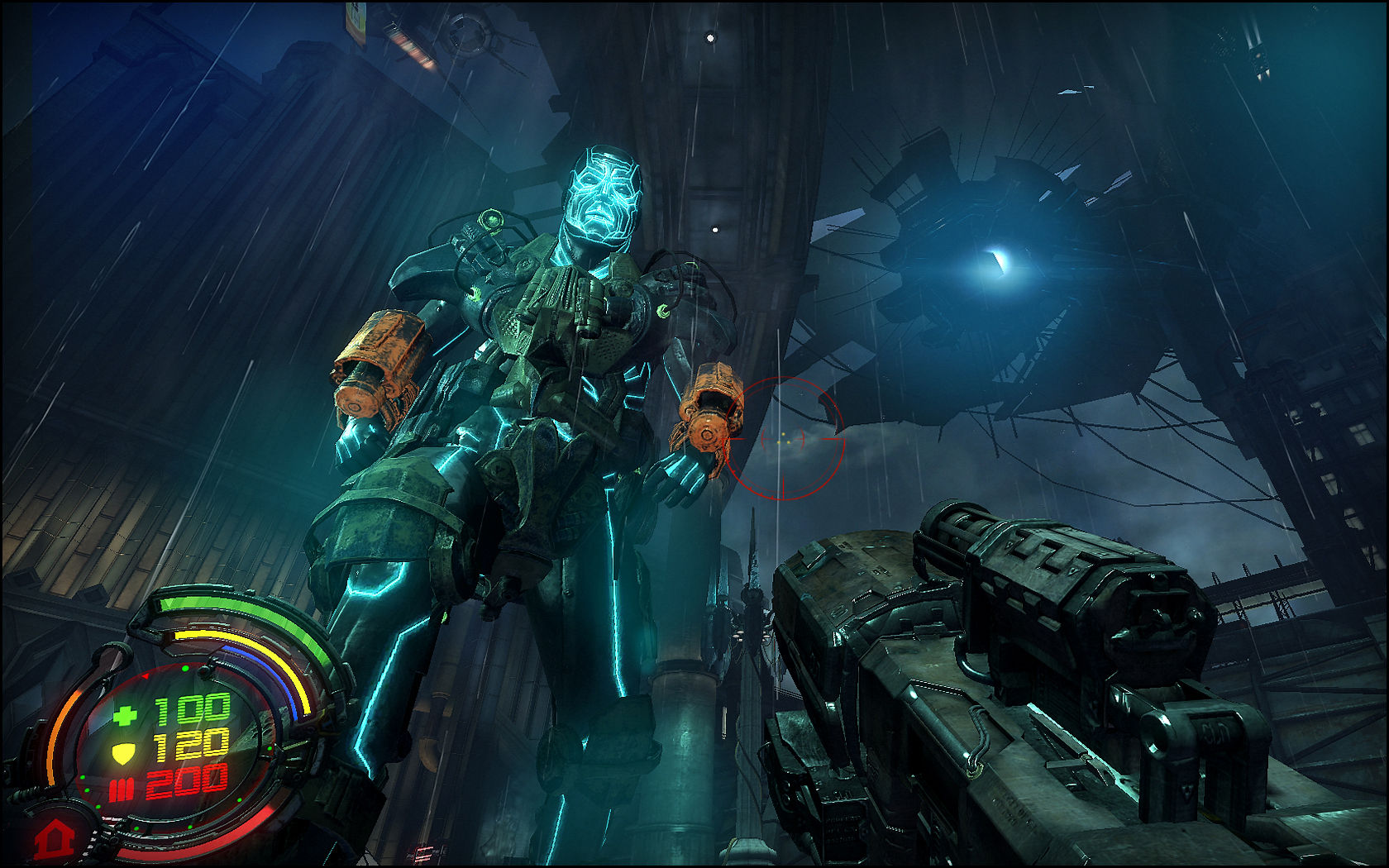Toggle the green indicator dot on the HUD ring

click(185, 668)
